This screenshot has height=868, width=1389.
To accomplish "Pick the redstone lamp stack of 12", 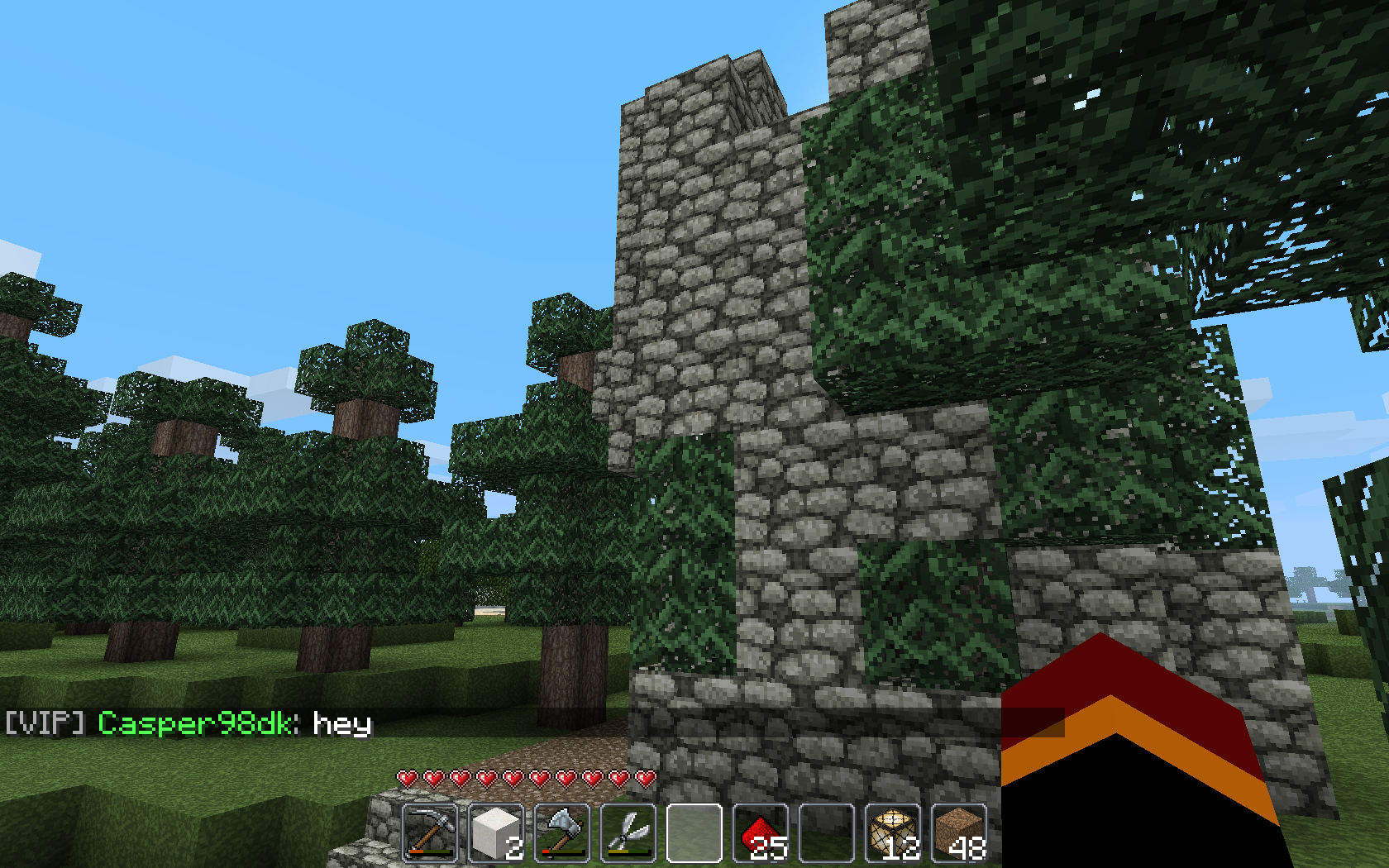I will click(x=893, y=832).
